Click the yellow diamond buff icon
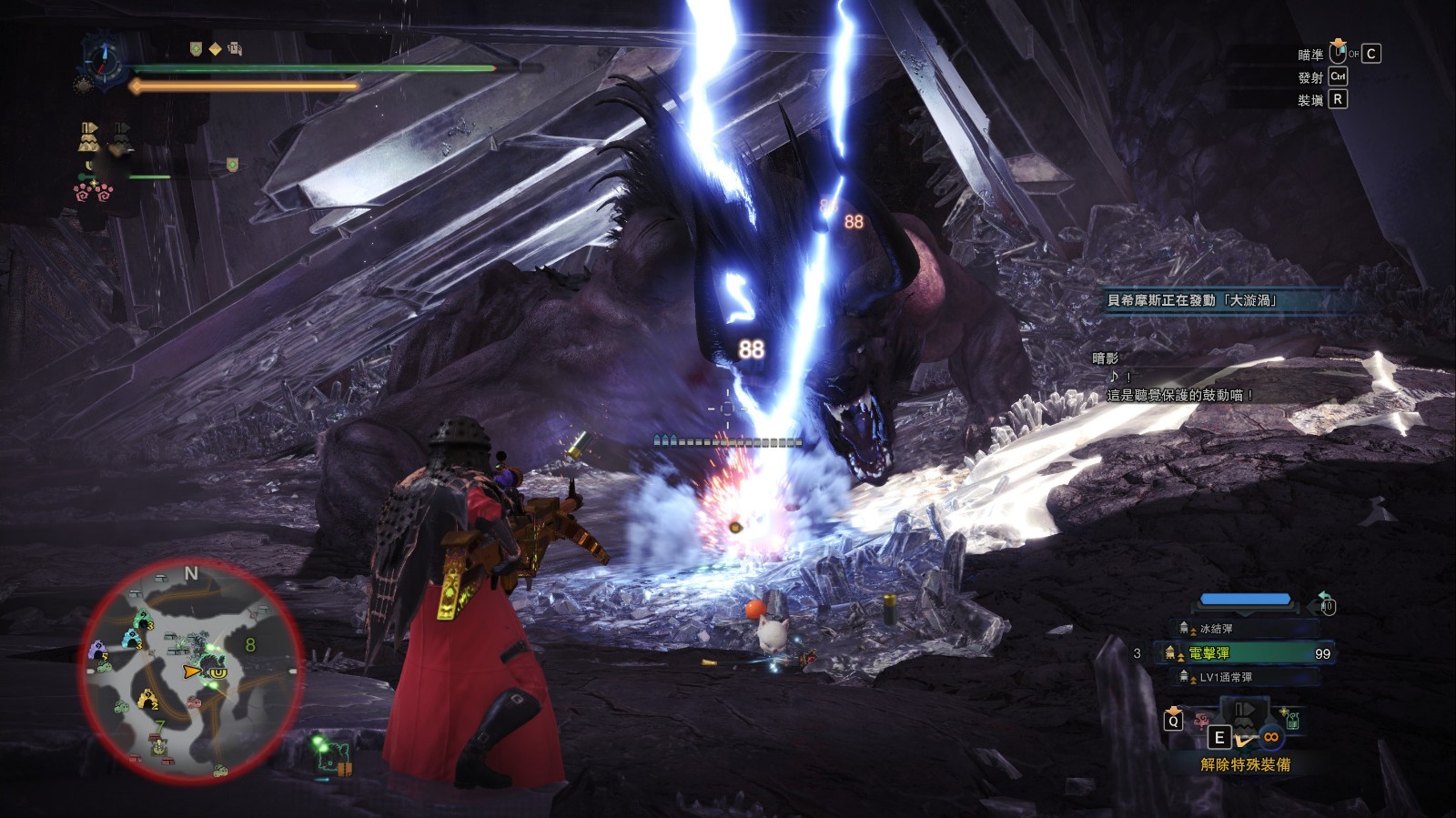This screenshot has height=818, width=1456. (x=216, y=49)
